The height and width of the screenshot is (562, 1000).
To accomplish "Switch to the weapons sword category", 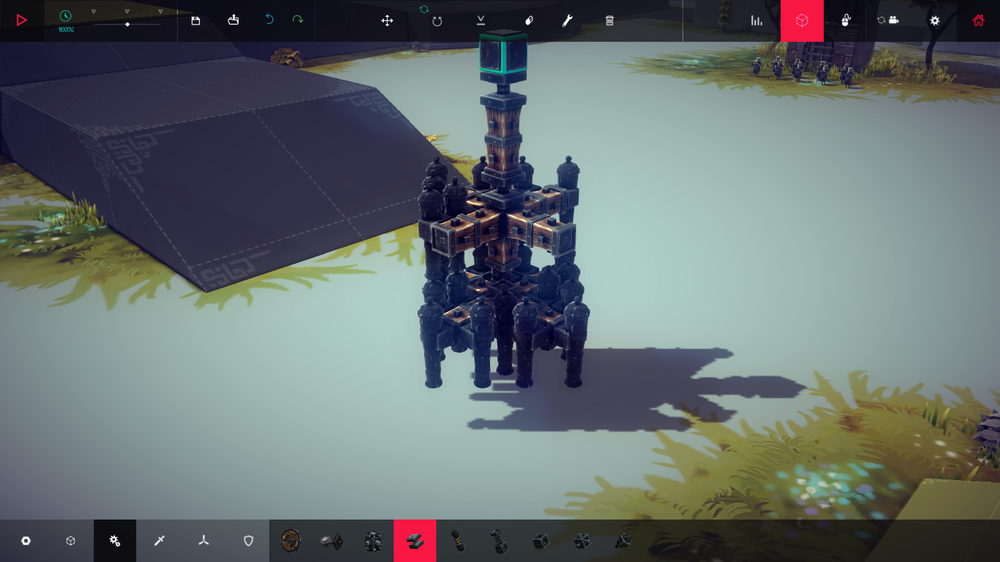I will pyautogui.click(x=159, y=541).
